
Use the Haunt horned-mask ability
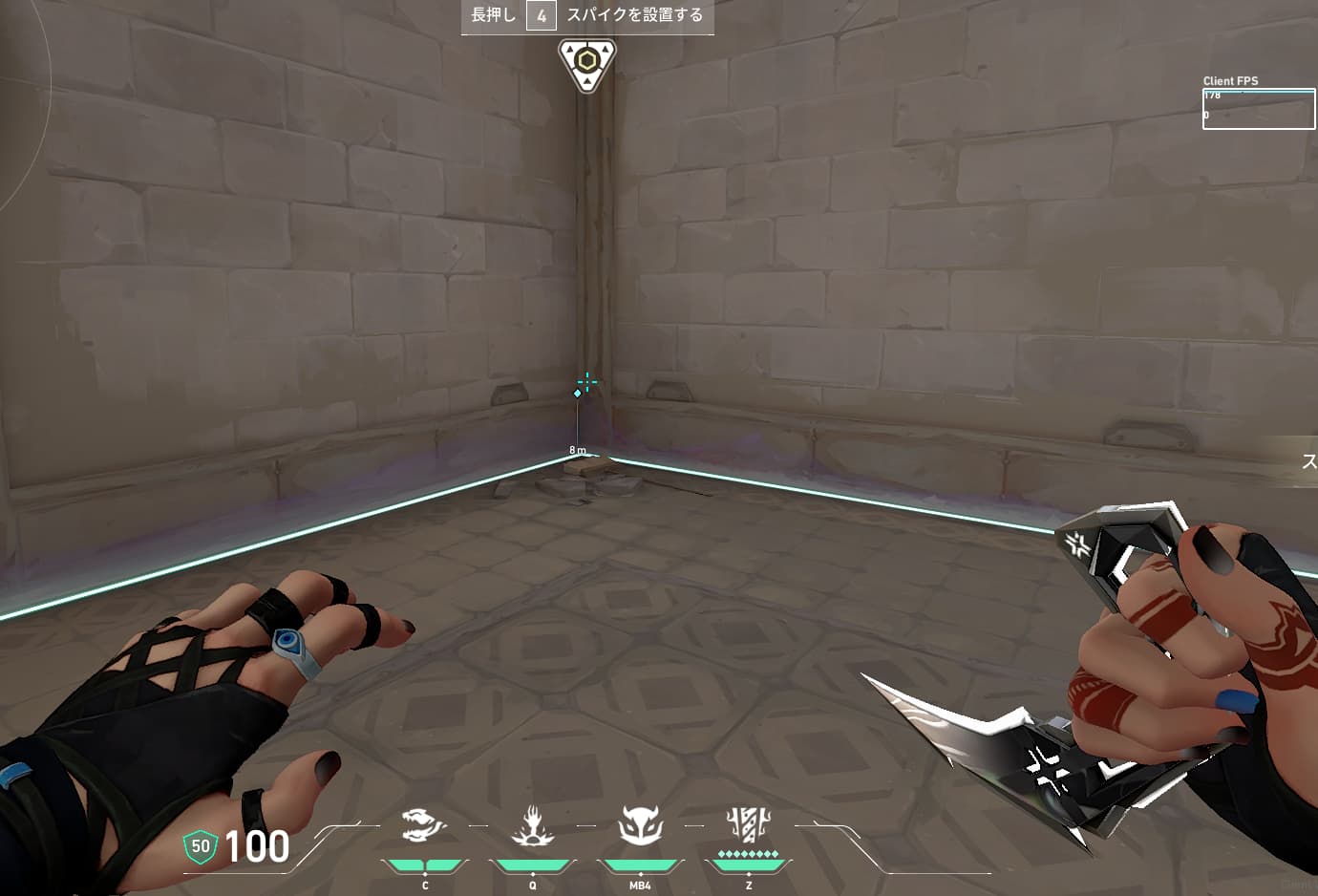coord(640,825)
